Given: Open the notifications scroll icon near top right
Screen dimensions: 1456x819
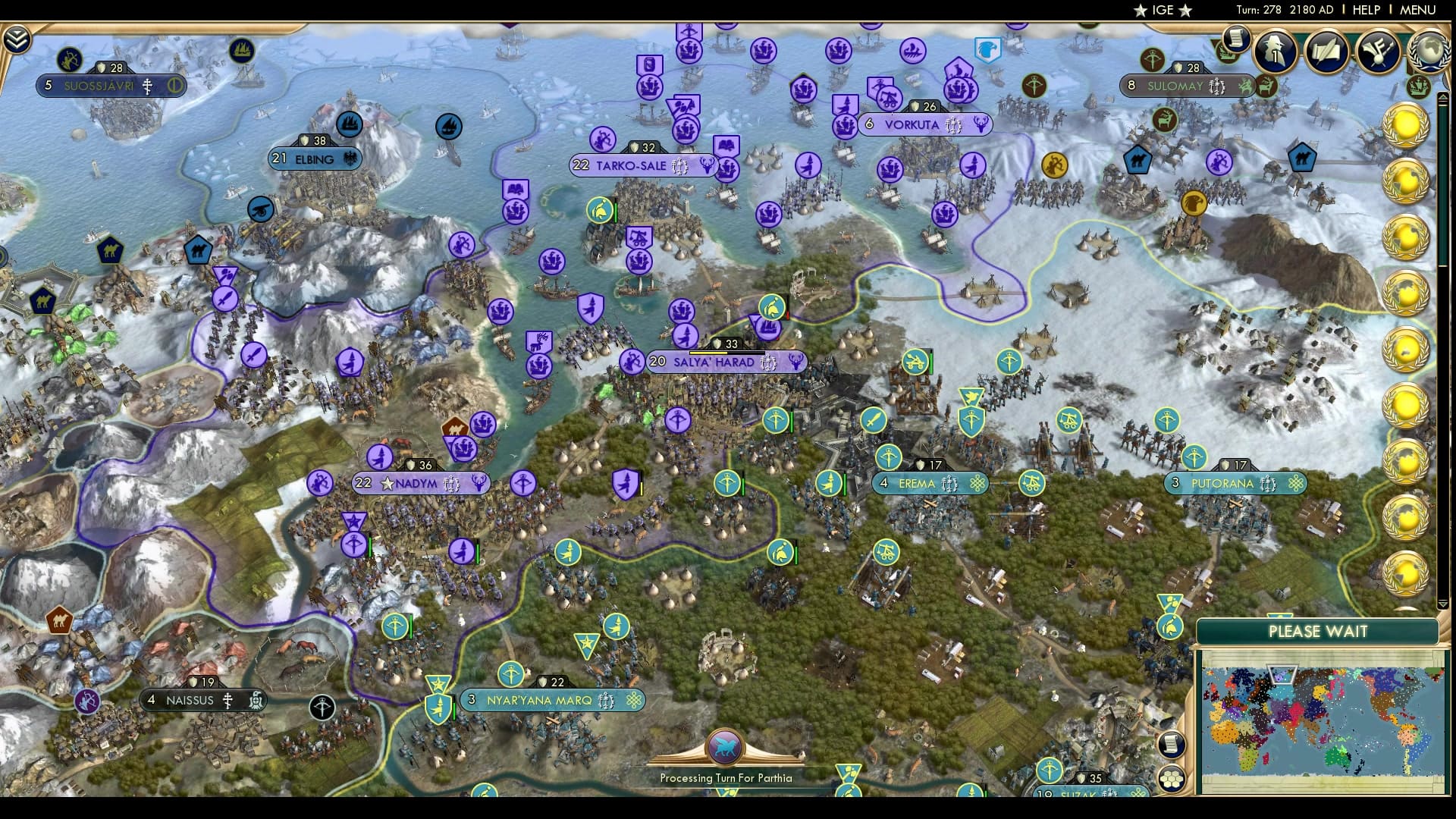Looking at the screenshot, I should pyautogui.click(x=1235, y=38).
